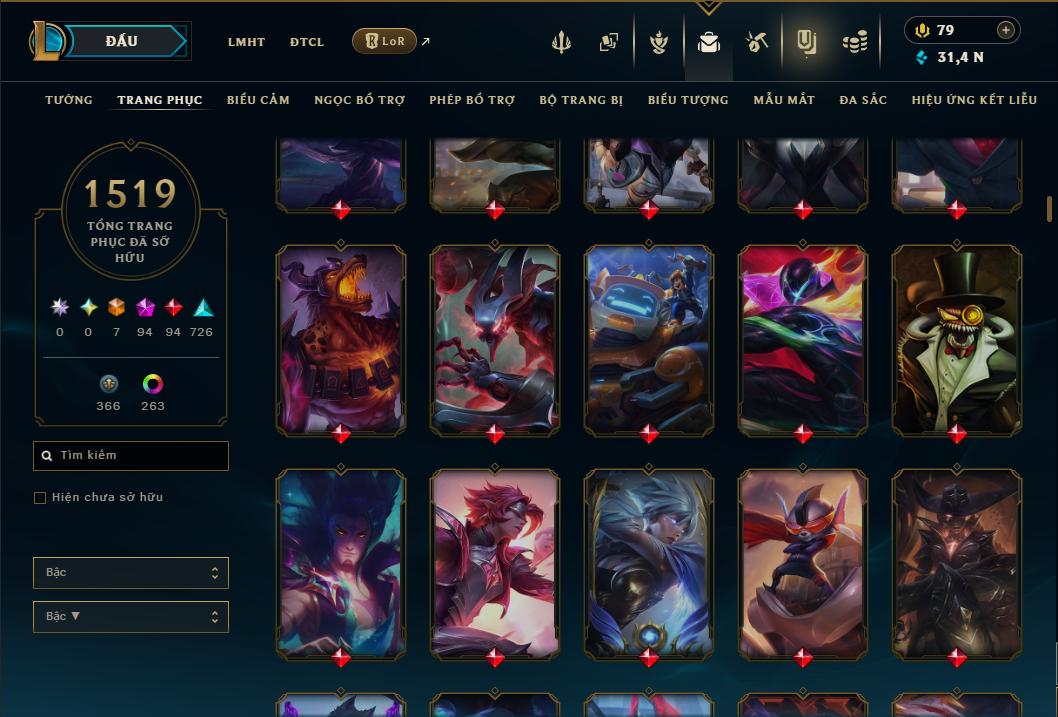Select the top-hat monocle monster skin card
This screenshot has width=1058, height=717.
click(x=957, y=340)
